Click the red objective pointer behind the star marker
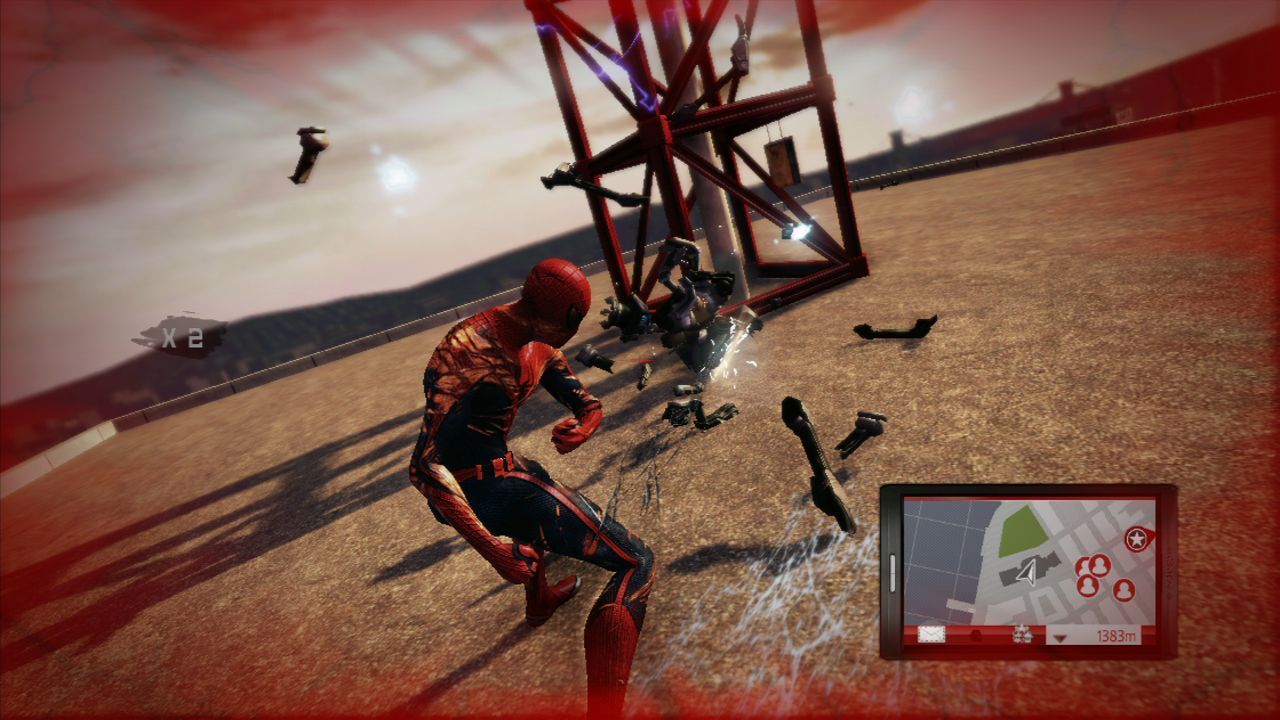The image size is (1280, 720). click(x=1150, y=535)
